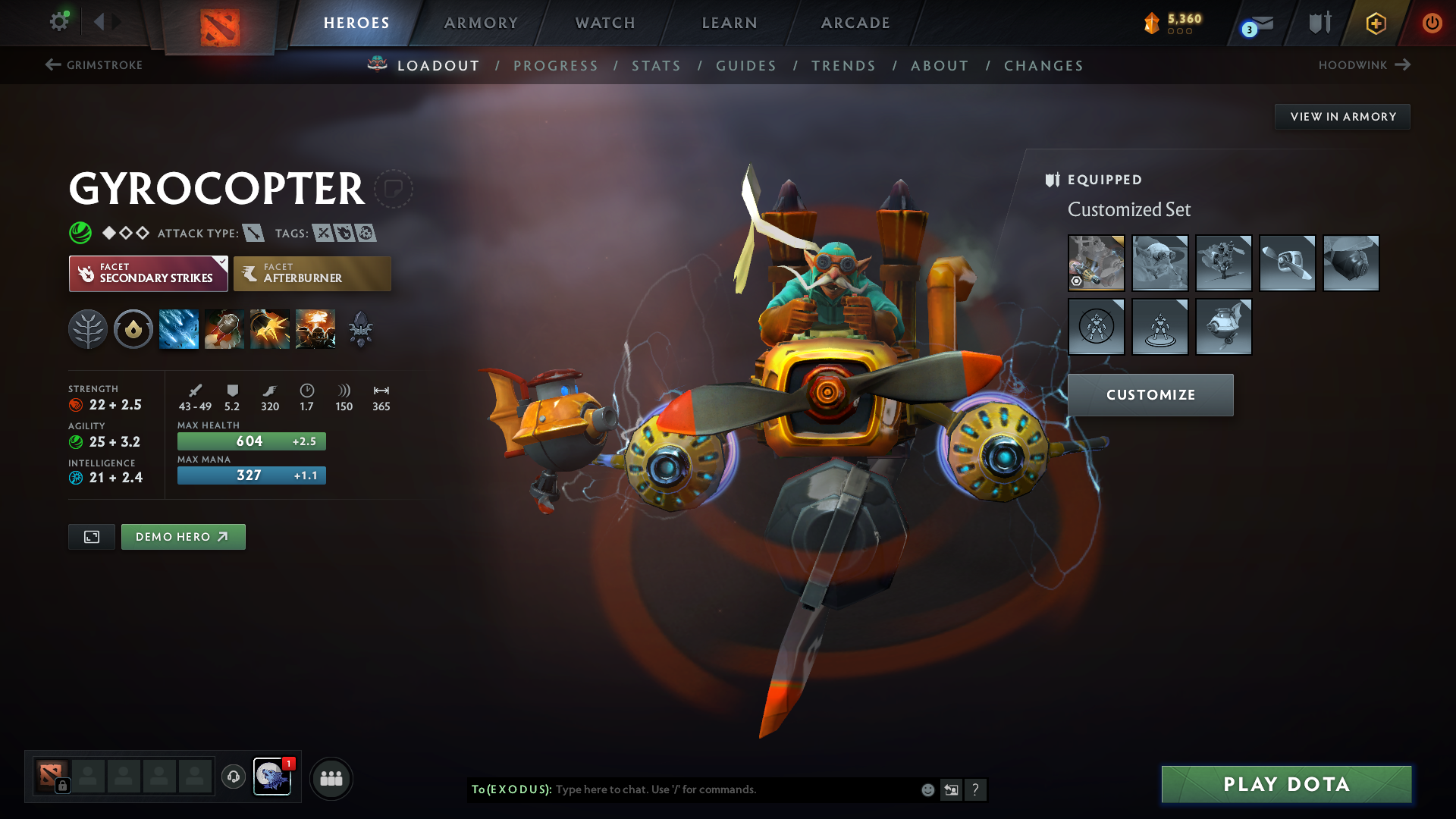Open the Trends section

tap(843, 66)
